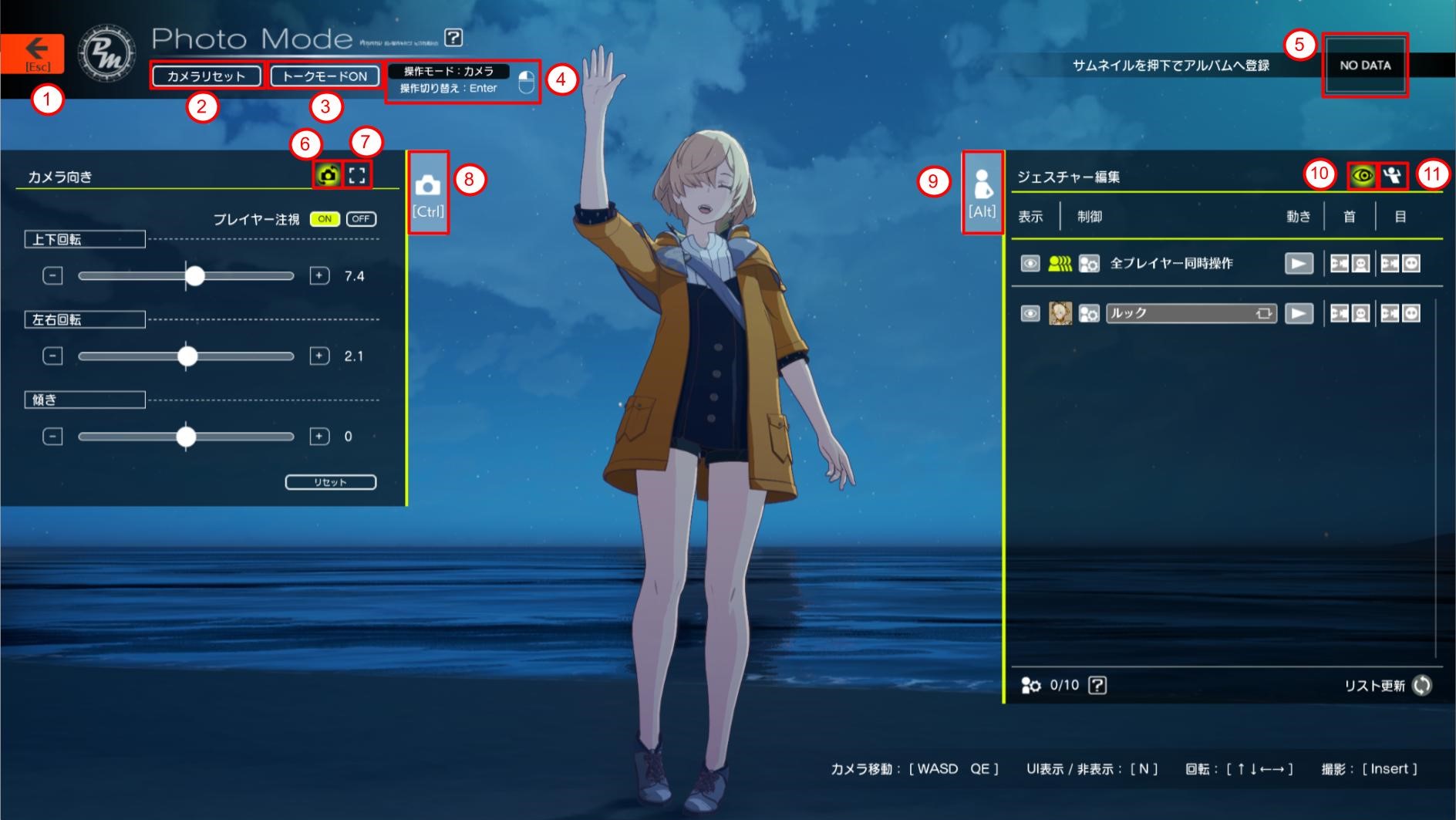This screenshot has width=1456, height=820.
Task: Increase 上下回転 with the plus button
Action: pos(319,275)
